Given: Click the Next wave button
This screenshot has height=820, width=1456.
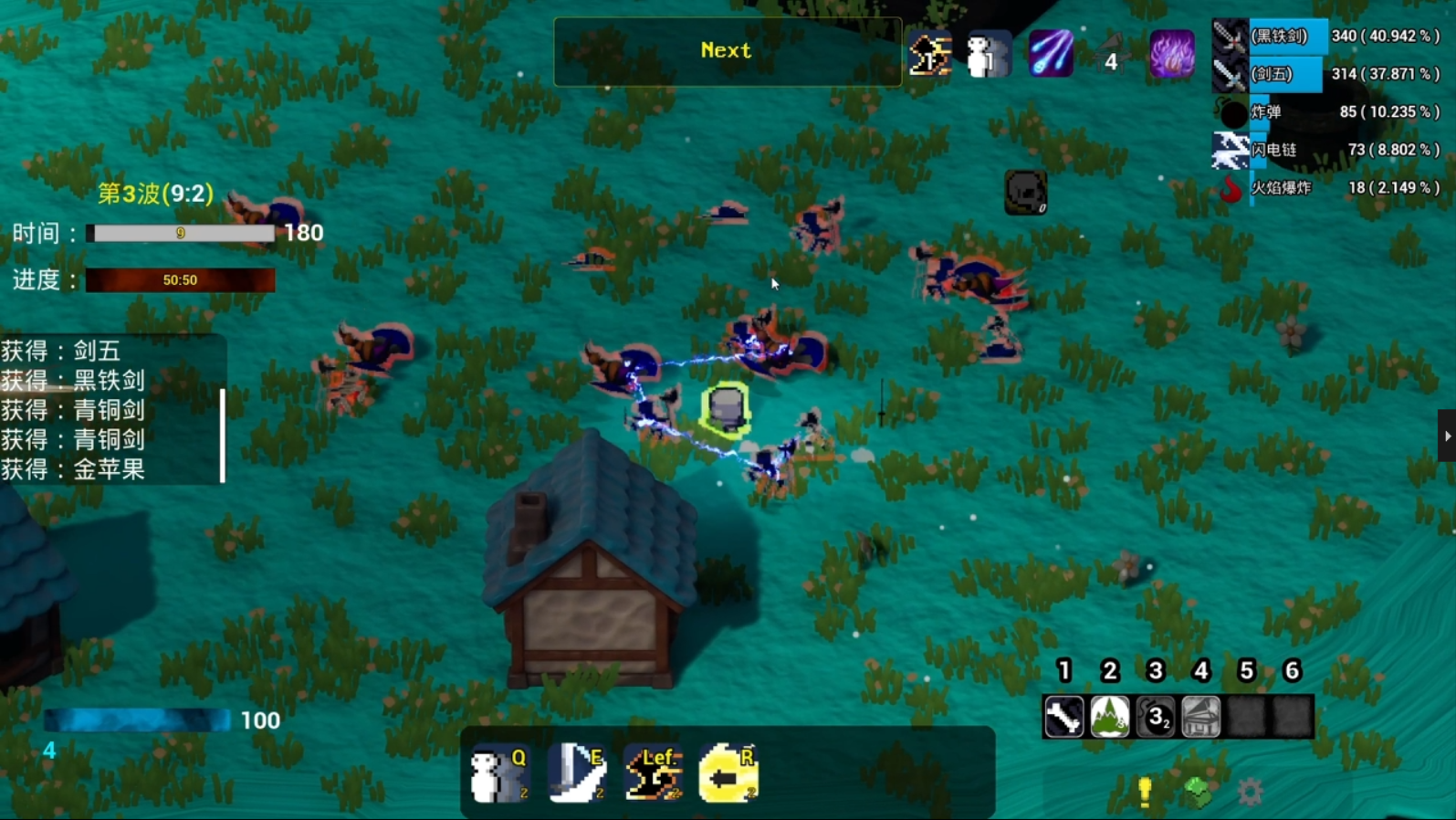Looking at the screenshot, I should pyautogui.click(x=727, y=51).
